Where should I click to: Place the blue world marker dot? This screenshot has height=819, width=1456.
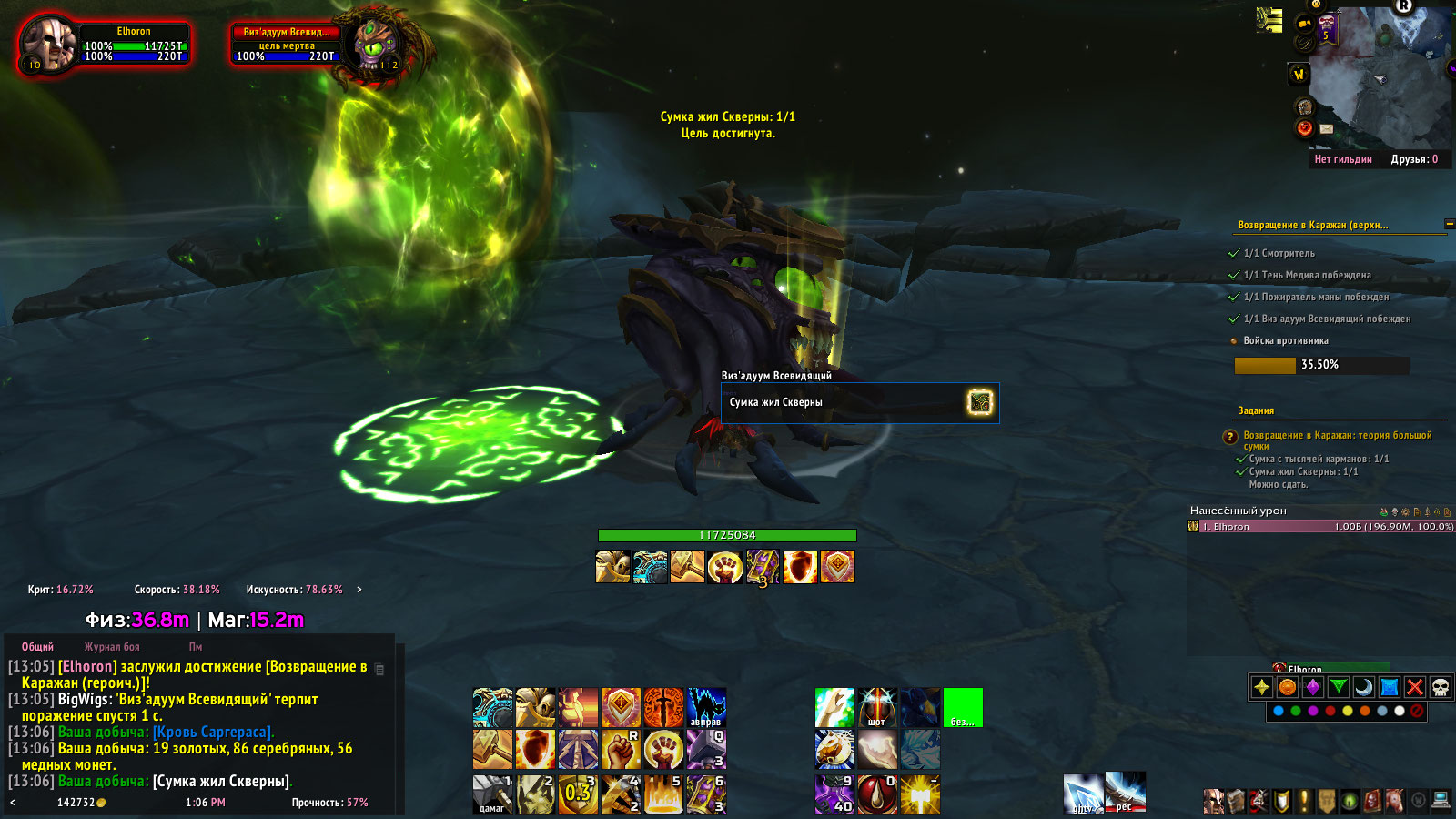1279,711
